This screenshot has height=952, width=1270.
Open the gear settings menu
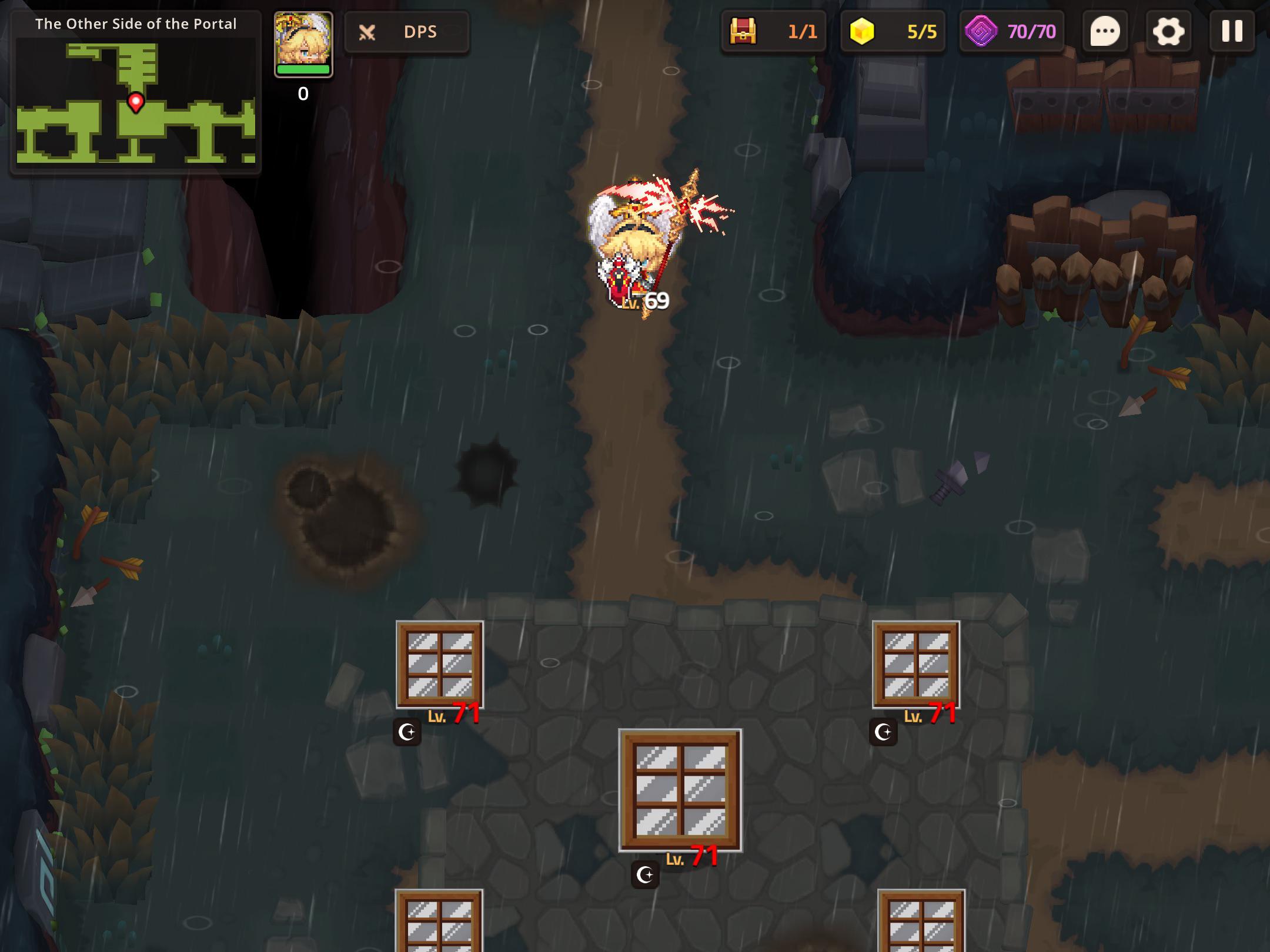(x=1168, y=31)
